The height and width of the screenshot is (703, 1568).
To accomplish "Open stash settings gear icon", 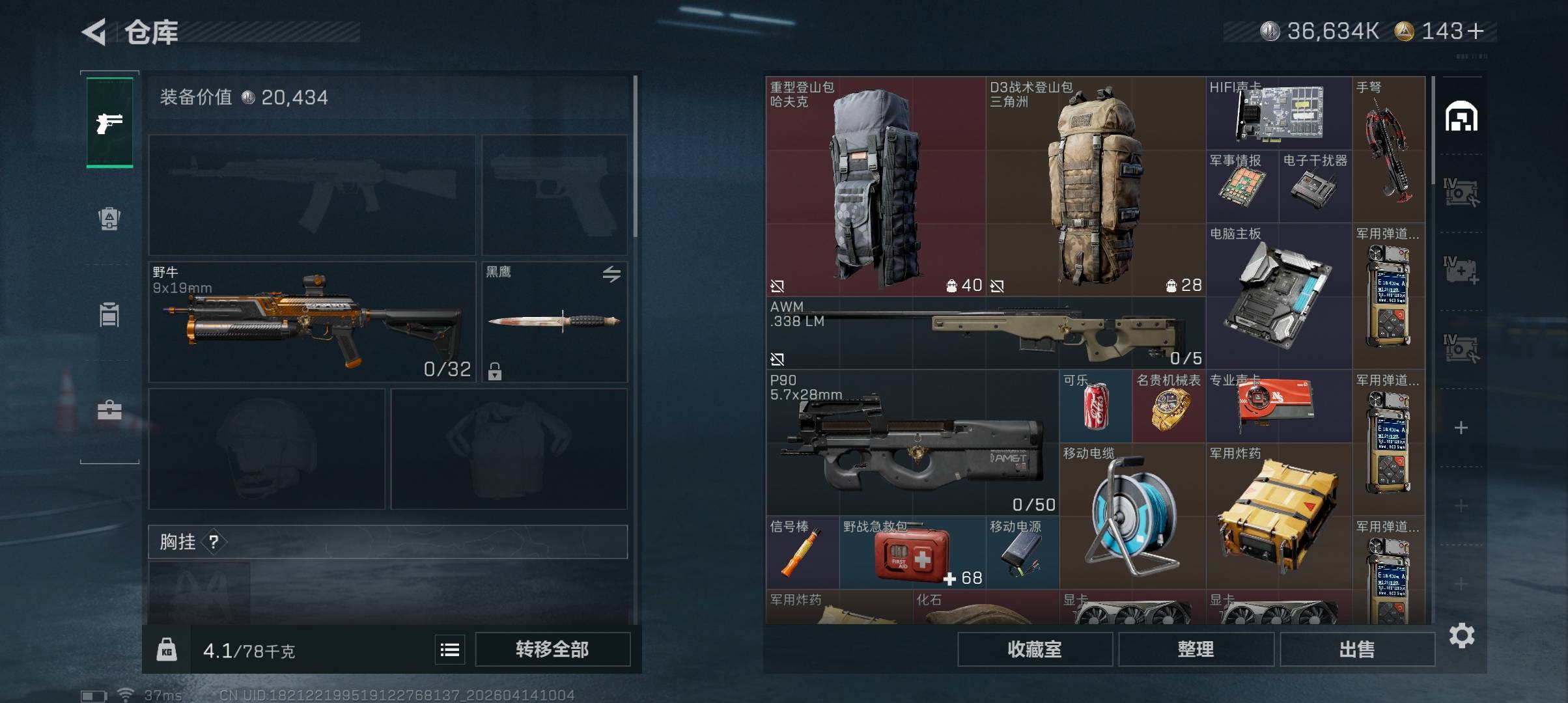I will click(x=1462, y=635).
